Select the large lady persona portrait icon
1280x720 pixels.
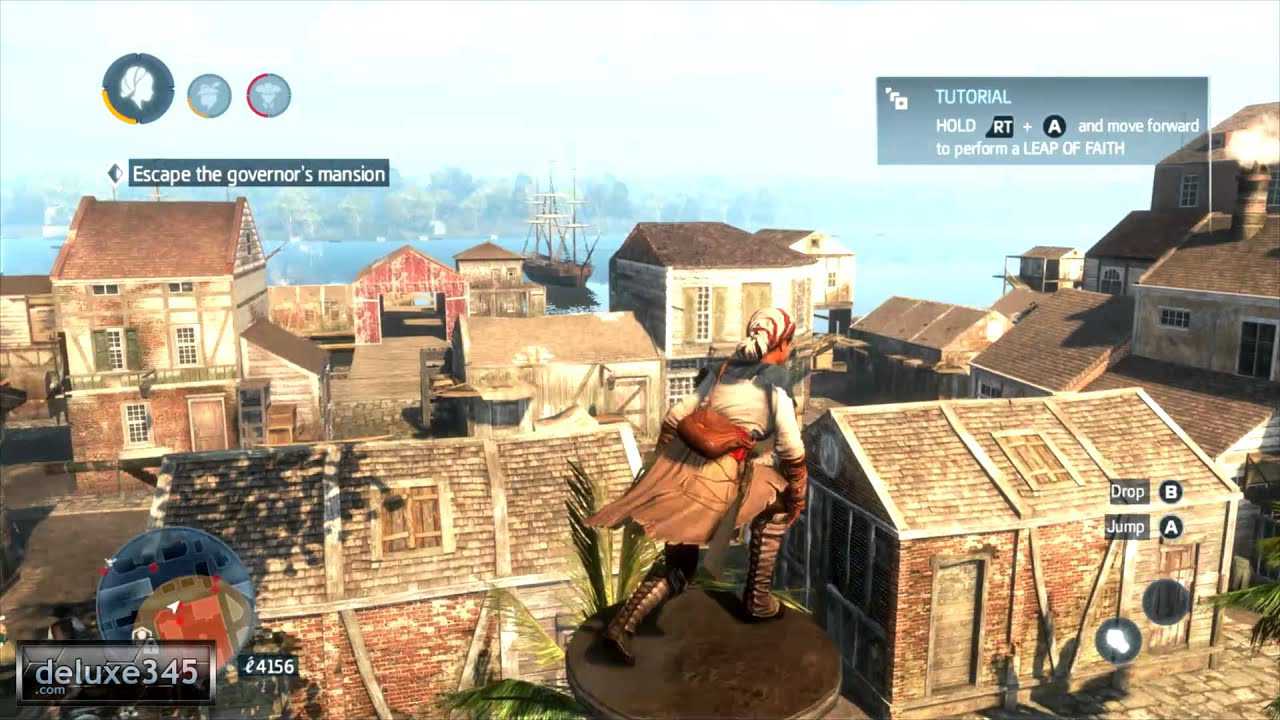[138, 88]
